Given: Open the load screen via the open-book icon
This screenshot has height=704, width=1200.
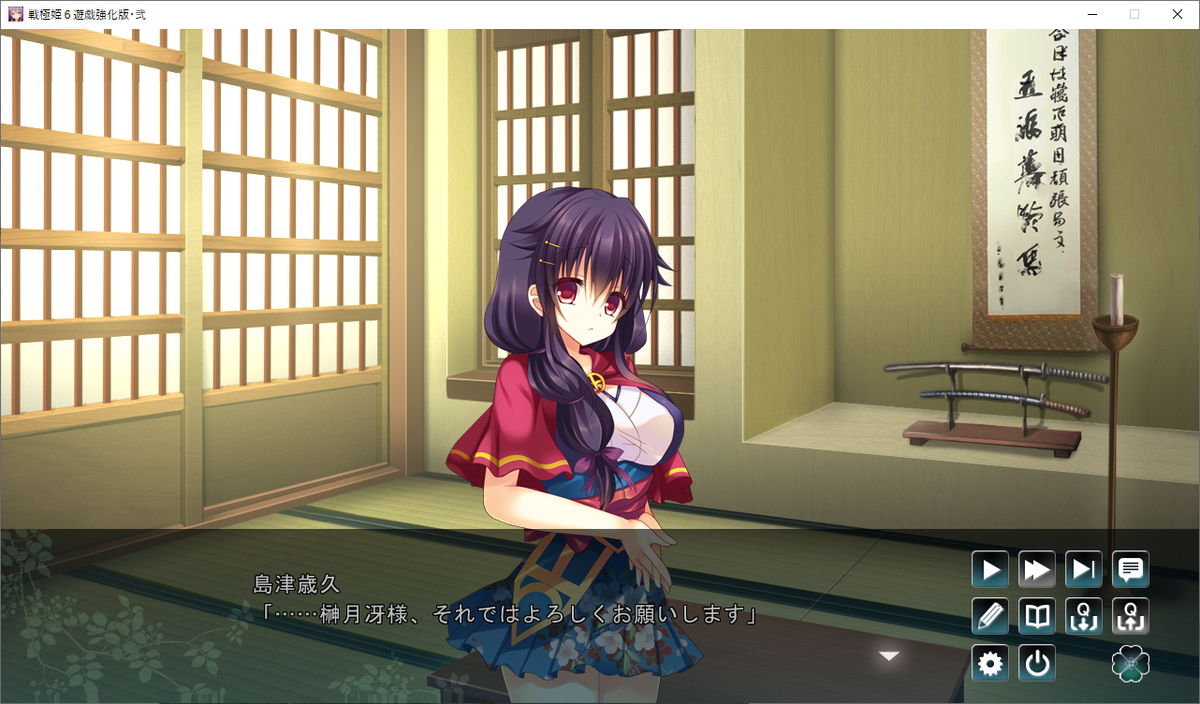Looking at the screenshot, I should (1037, 616).
